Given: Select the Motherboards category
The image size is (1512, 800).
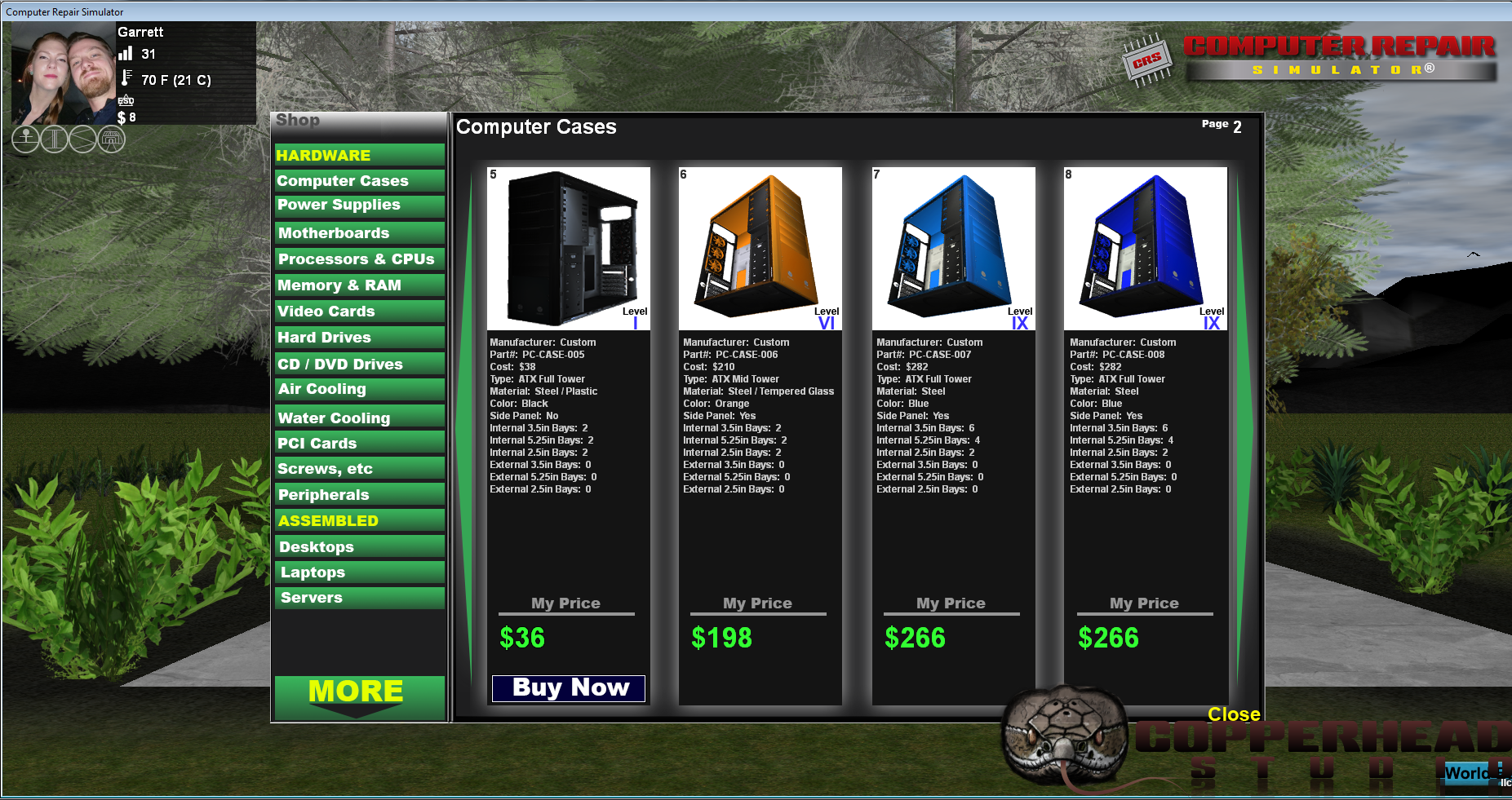Looking at the screenshot, I should (x=359, y=232).
